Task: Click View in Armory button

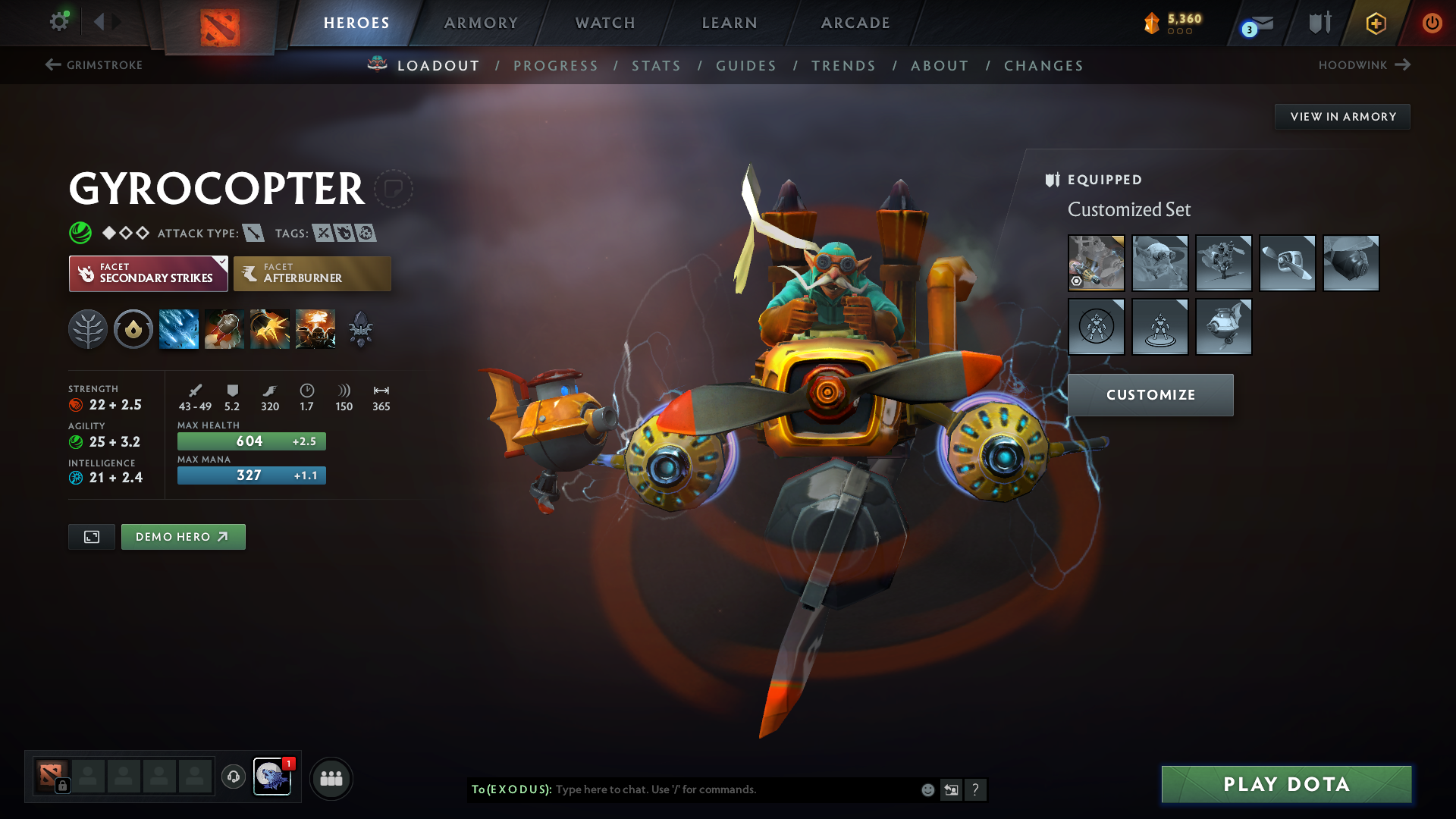Action: pyautogui.click(x=1342, y=117)
